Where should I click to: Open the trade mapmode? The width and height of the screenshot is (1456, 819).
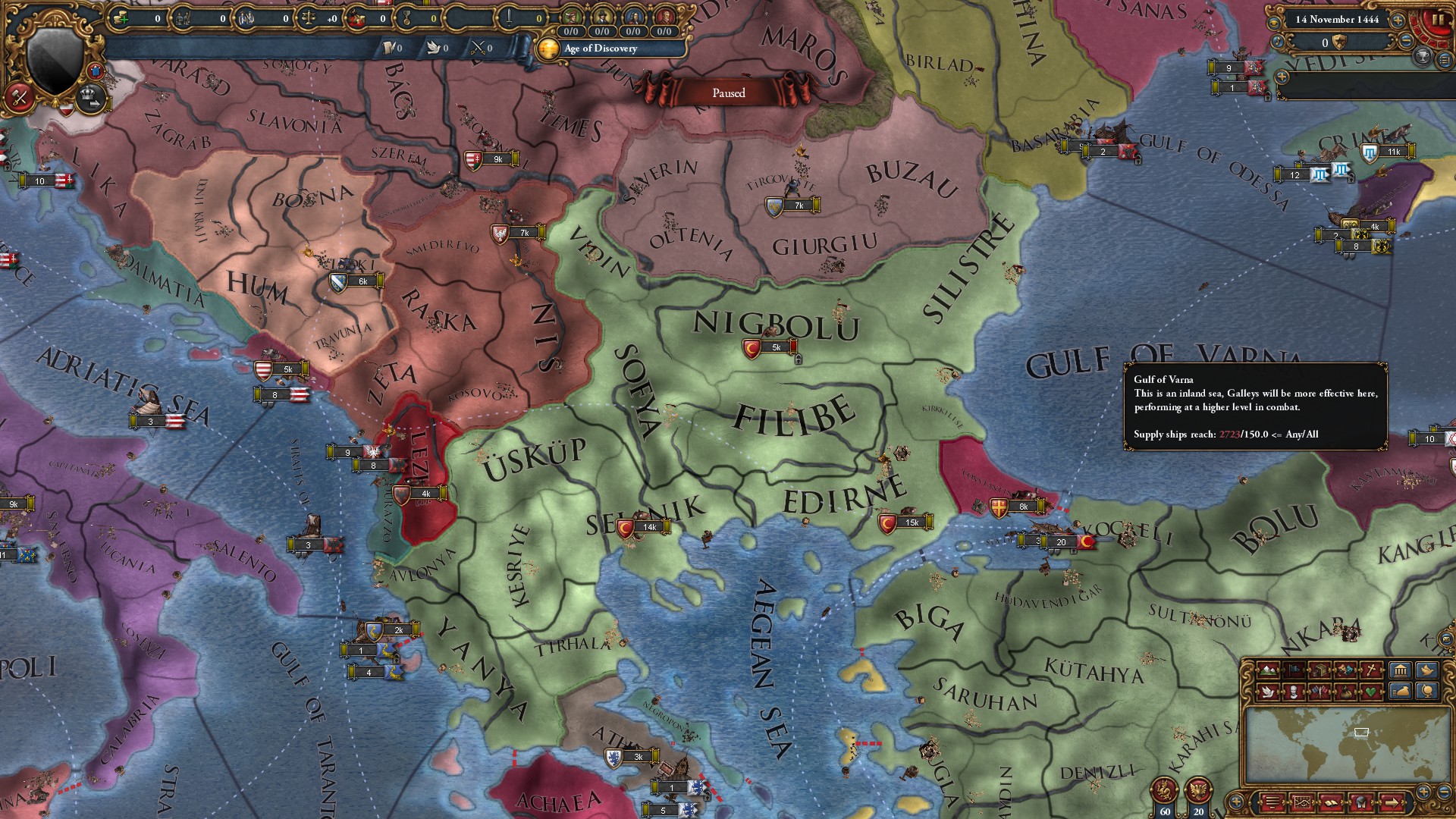click(x=1319, y=669)
